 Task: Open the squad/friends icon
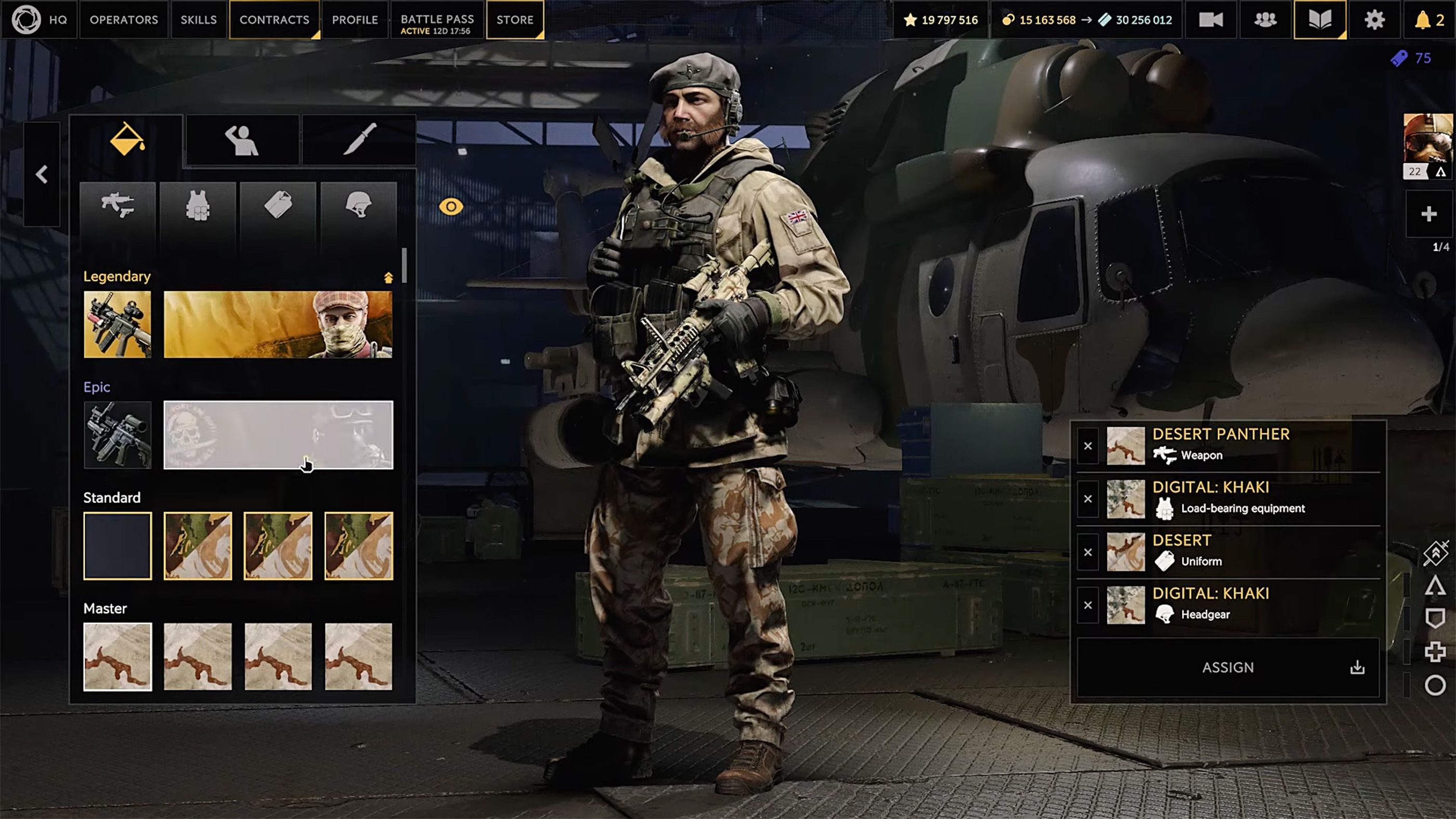1265,20
